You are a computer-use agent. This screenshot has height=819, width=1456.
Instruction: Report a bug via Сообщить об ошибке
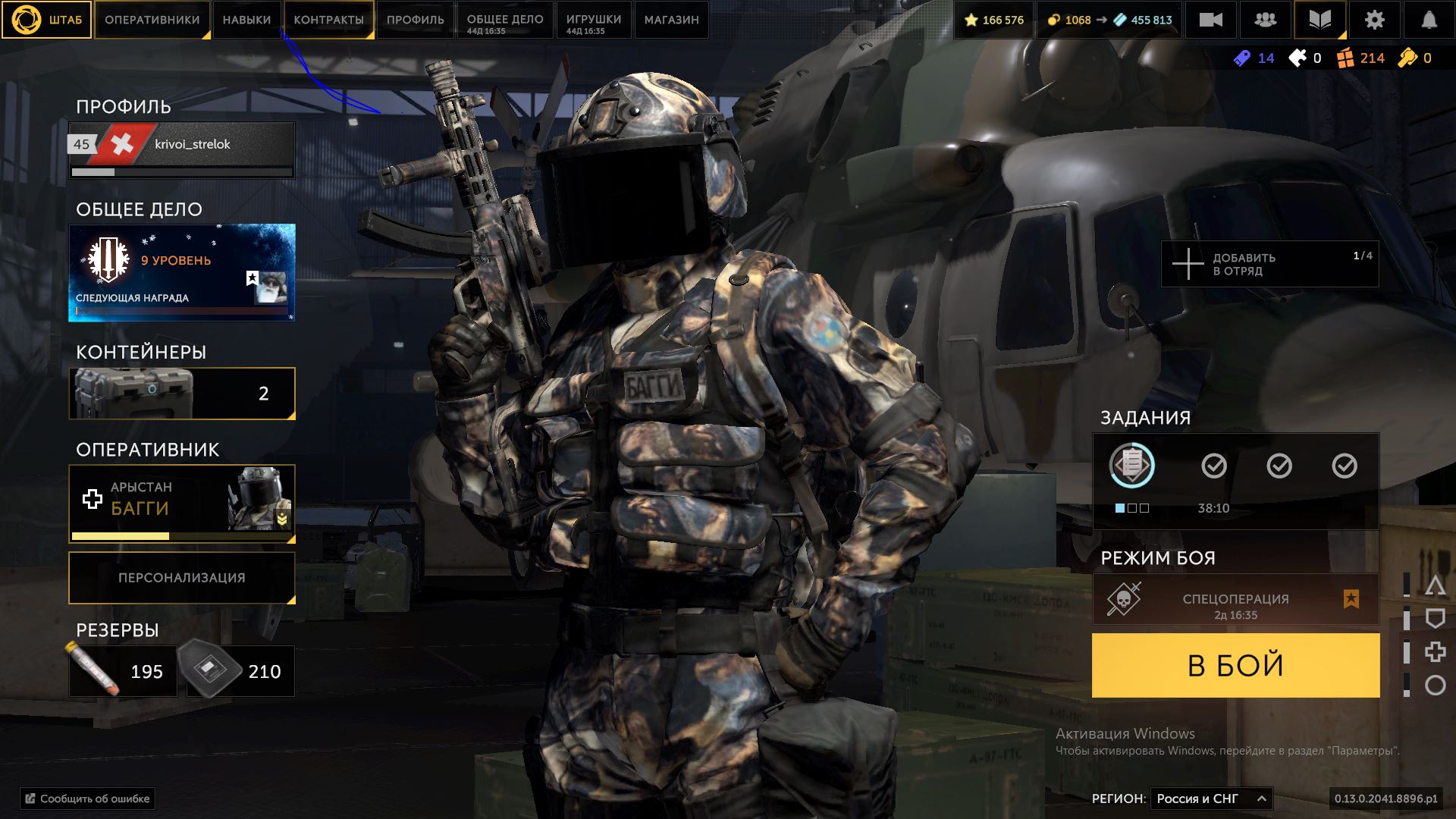click(88, 799)
